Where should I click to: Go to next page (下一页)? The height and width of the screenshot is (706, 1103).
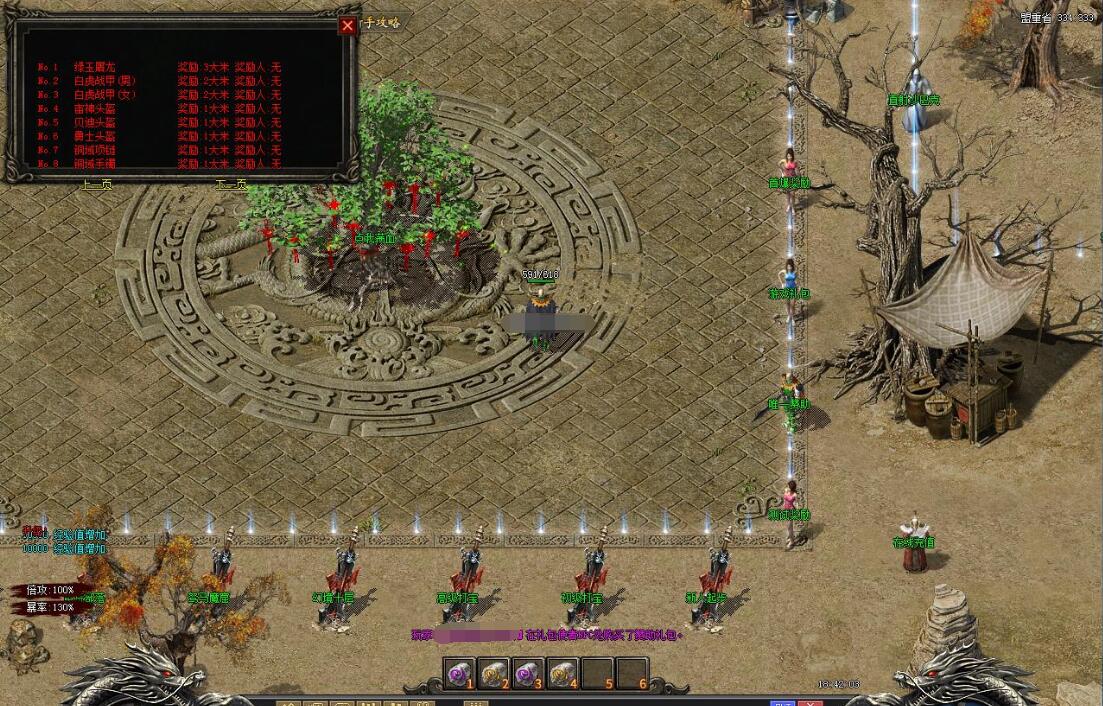[x=231, y=185]
